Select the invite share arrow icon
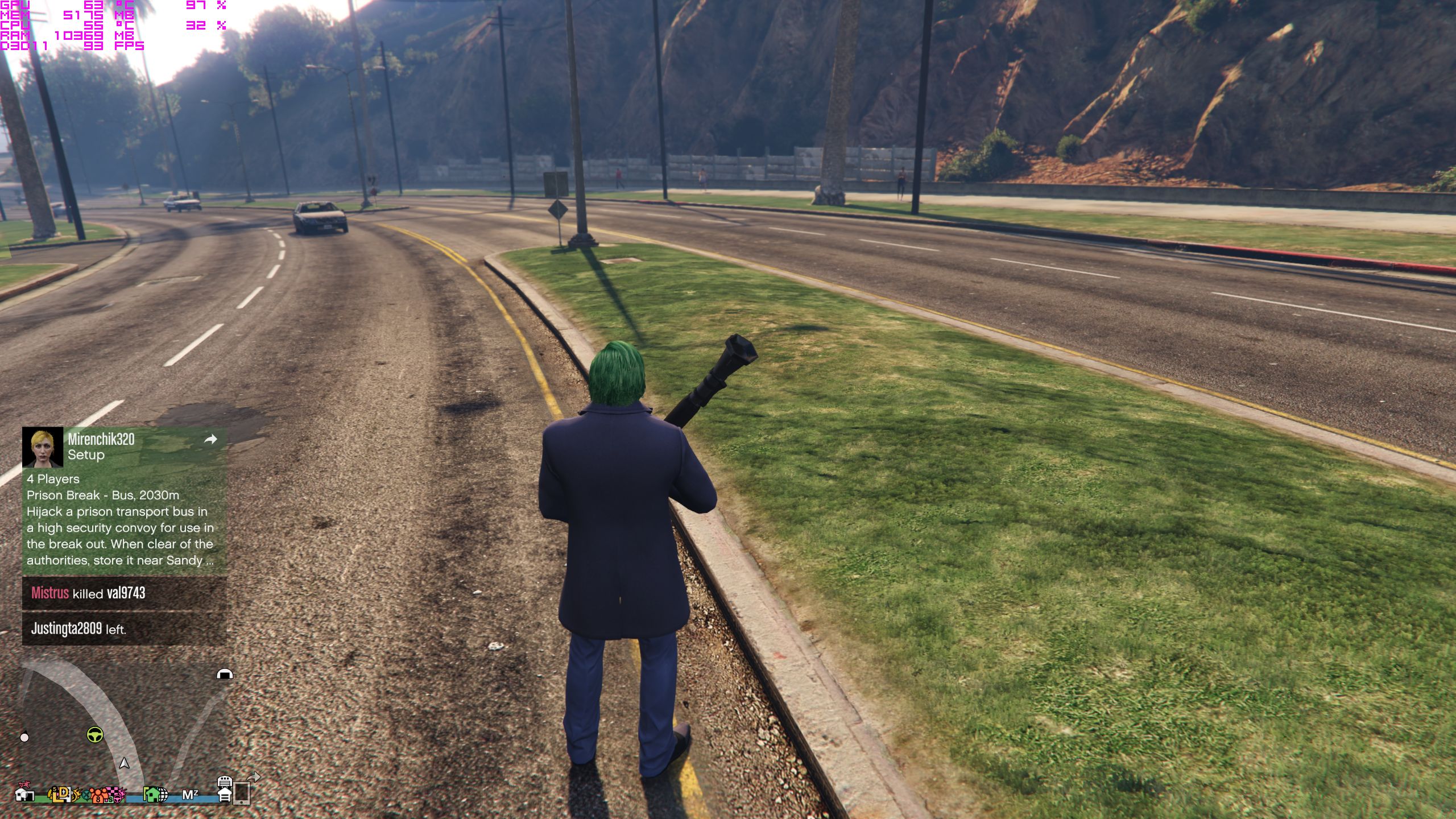This screenshot has height=819, width=1456. coord(210,439)
